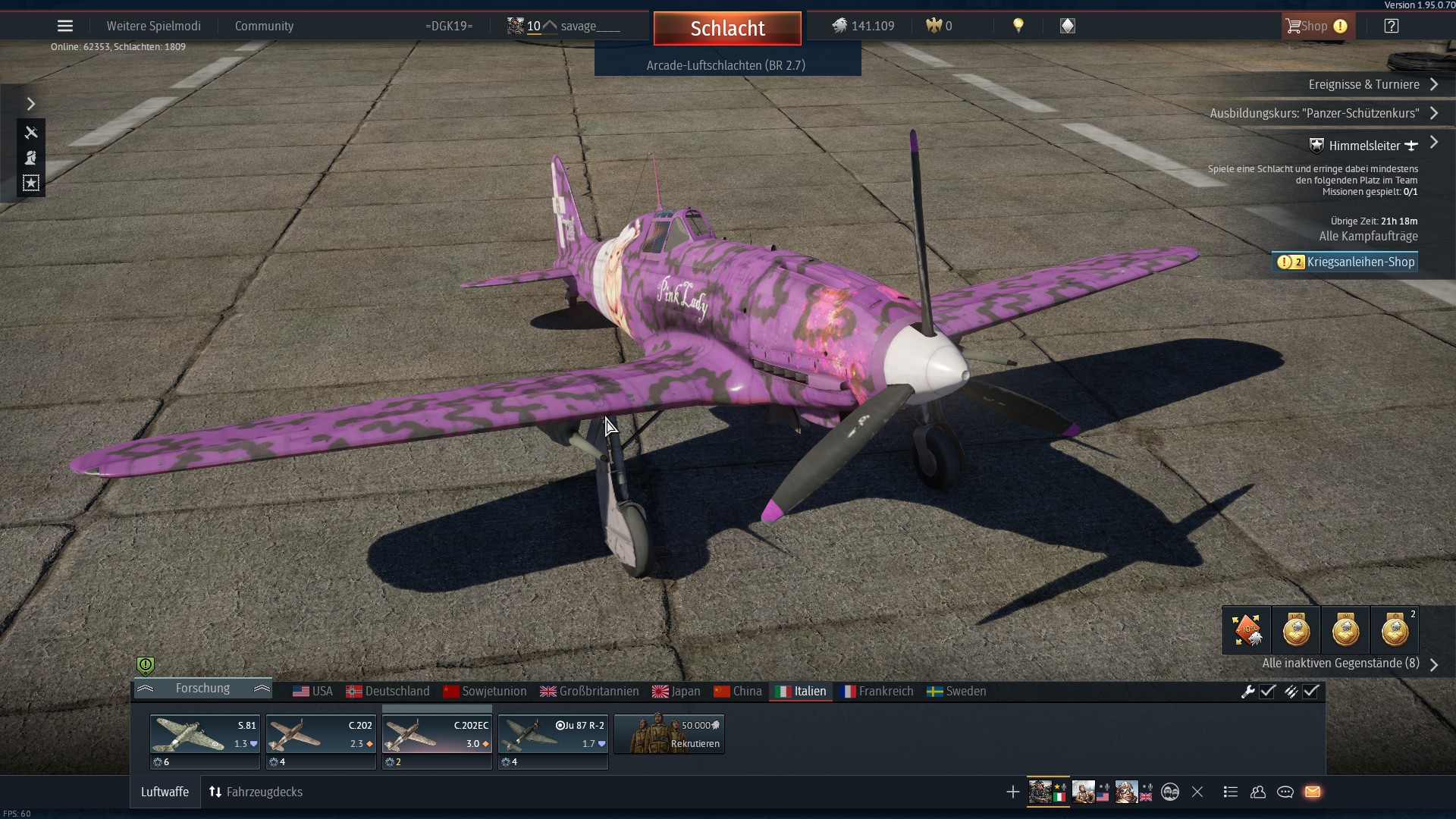The width and height of the screenshot is (1456, 819).
Task: Select the Ju 87 R-2 aircraft slot
Action: [x=553, y=734]
